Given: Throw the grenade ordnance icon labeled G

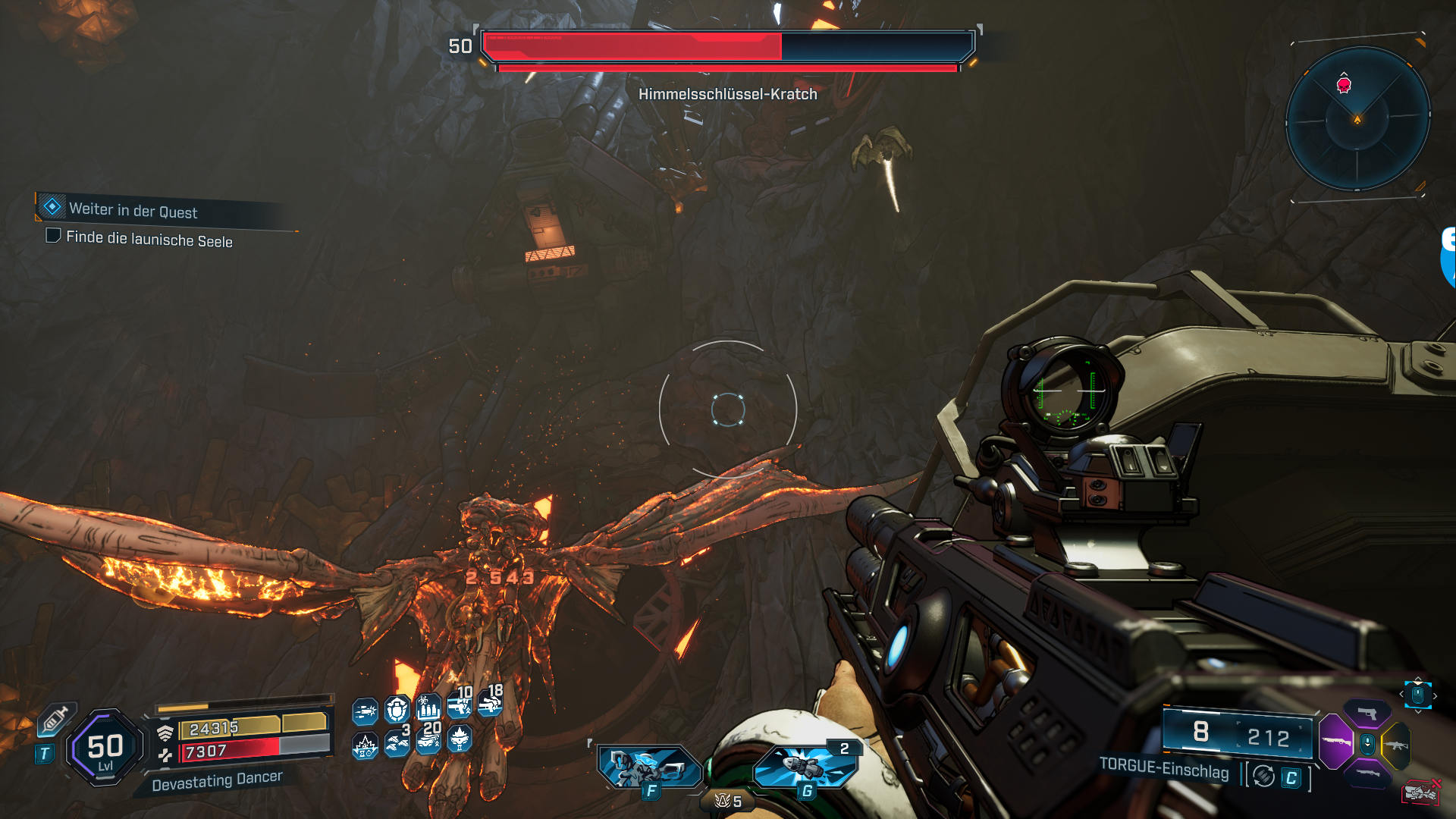Looking at the screenshot, I should coord(805,767).
